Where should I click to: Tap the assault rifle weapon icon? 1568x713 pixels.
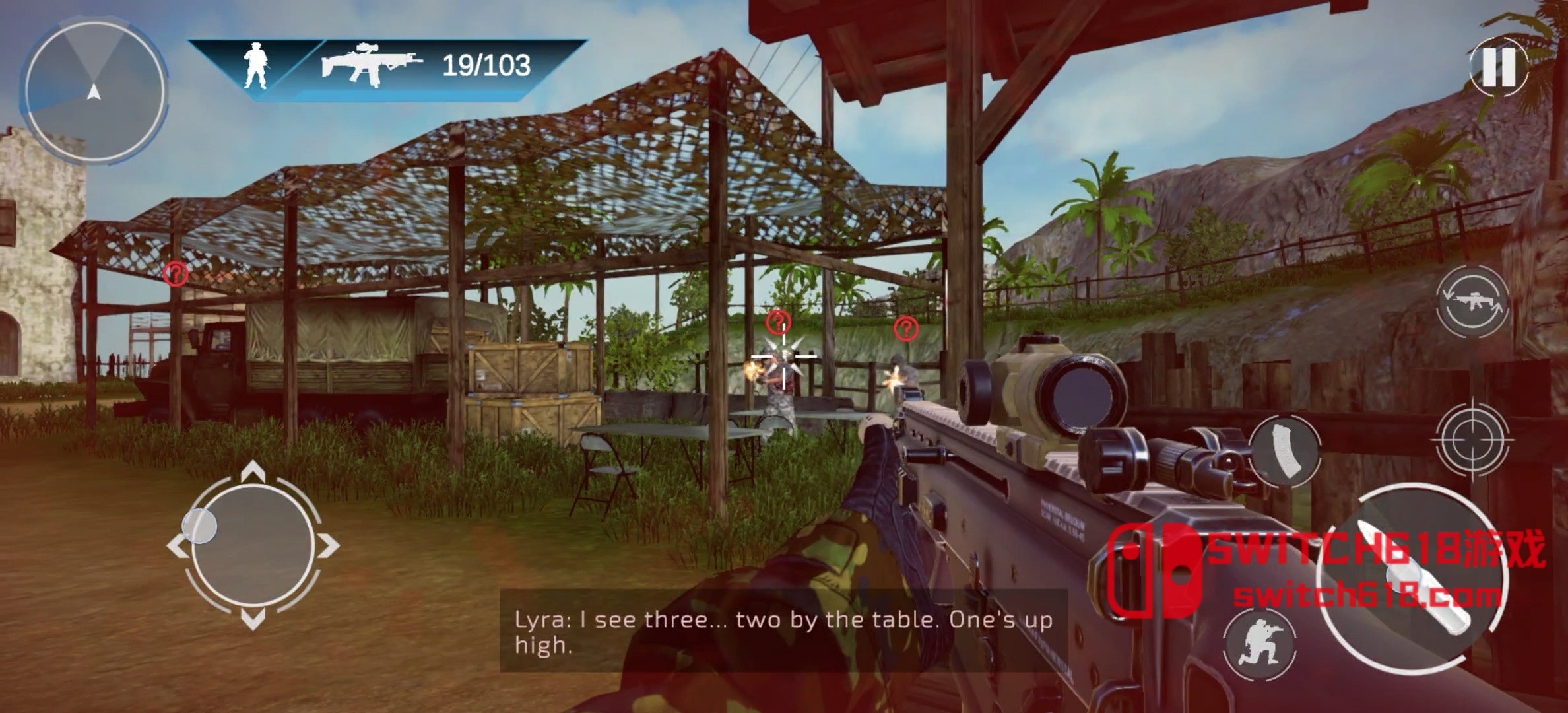[x=372, y=65]
